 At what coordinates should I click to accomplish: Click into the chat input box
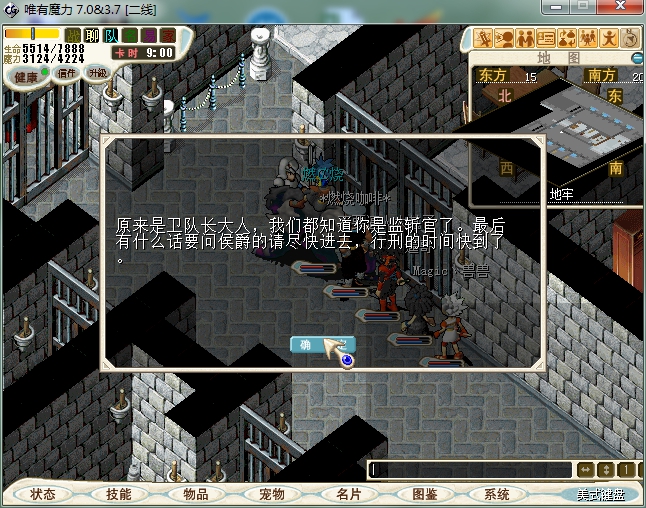coord(470,469)
